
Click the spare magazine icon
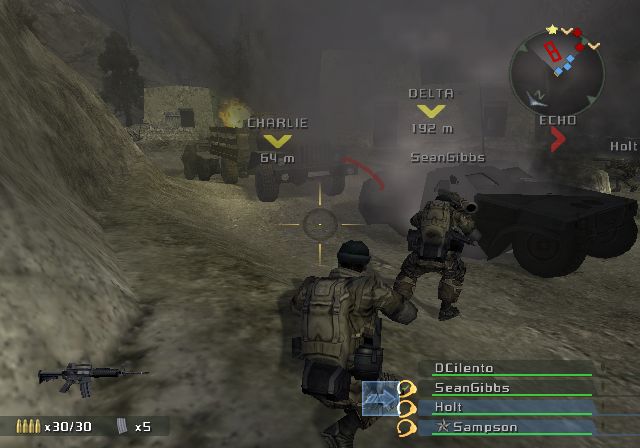[123, 426]
